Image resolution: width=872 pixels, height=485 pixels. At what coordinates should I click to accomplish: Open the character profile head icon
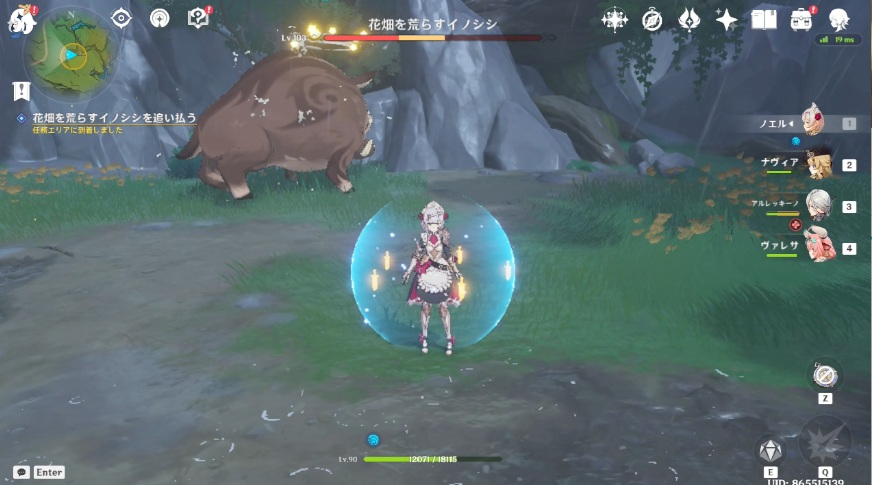tap(840, 19)
